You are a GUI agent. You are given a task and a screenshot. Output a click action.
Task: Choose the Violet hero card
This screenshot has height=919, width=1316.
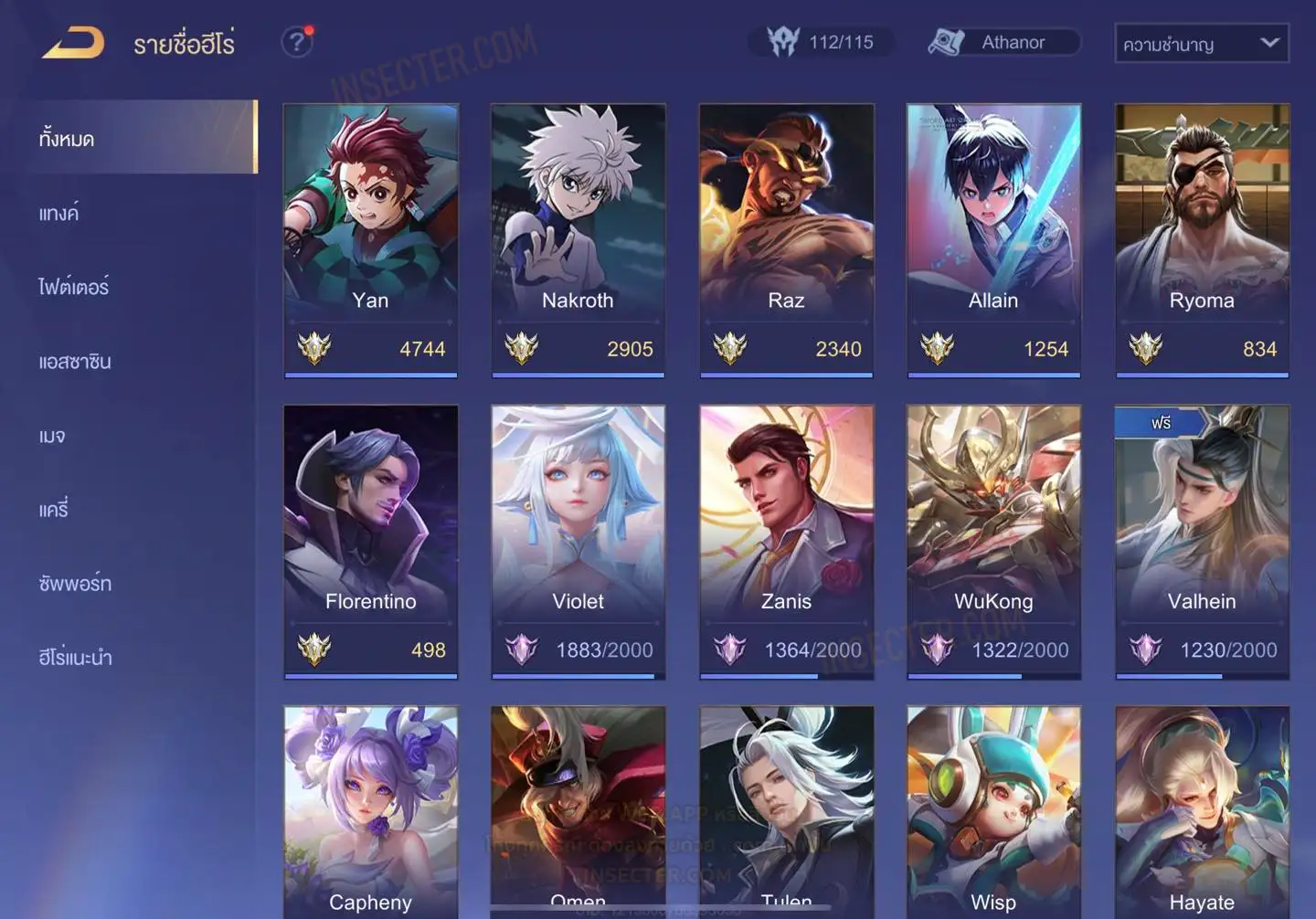tap(578, 539)
